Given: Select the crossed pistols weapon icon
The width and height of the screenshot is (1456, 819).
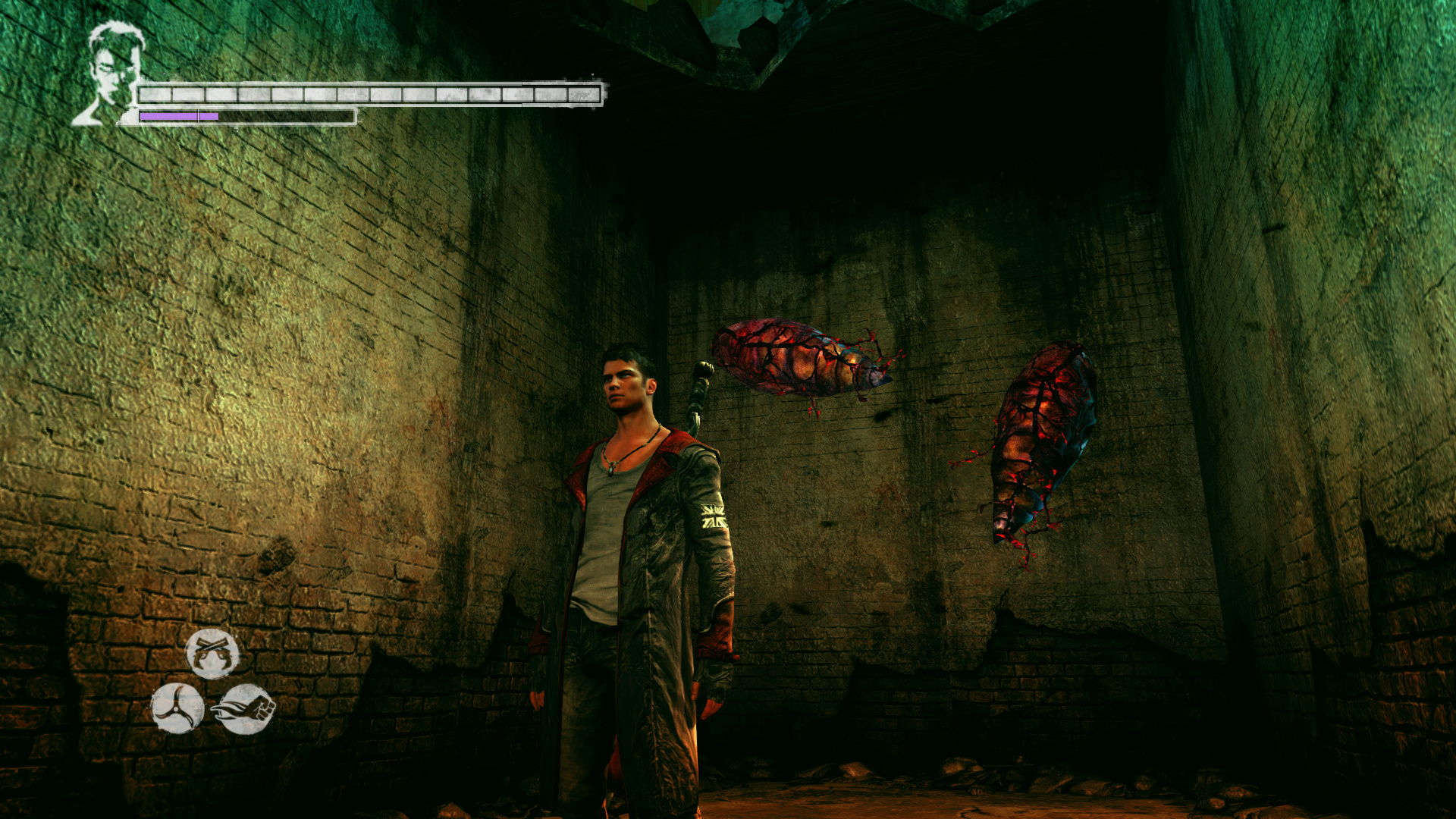Looking at the screenshot, I should (212, 653).
